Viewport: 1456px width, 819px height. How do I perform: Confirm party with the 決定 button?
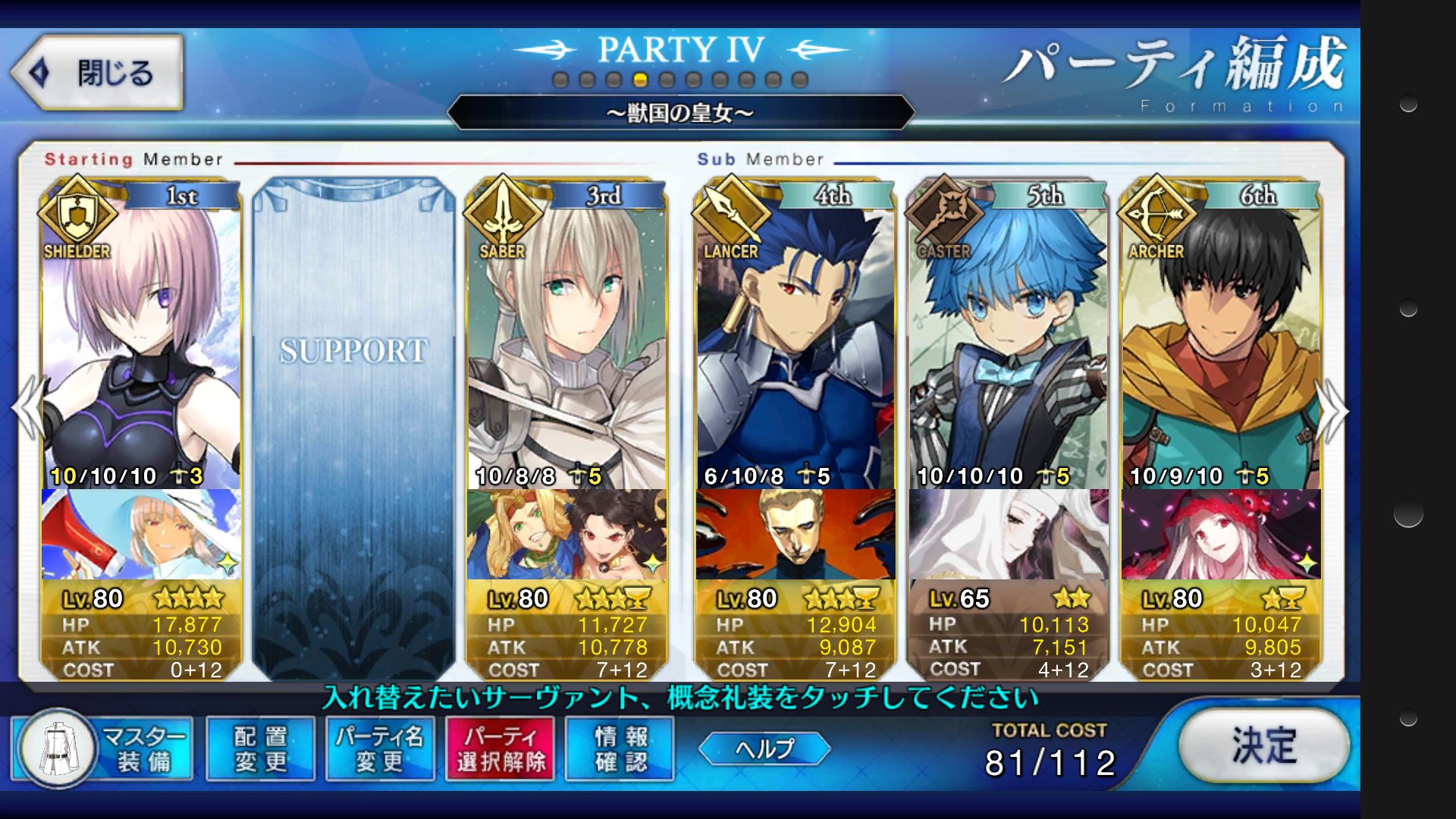coord(1263,746)
